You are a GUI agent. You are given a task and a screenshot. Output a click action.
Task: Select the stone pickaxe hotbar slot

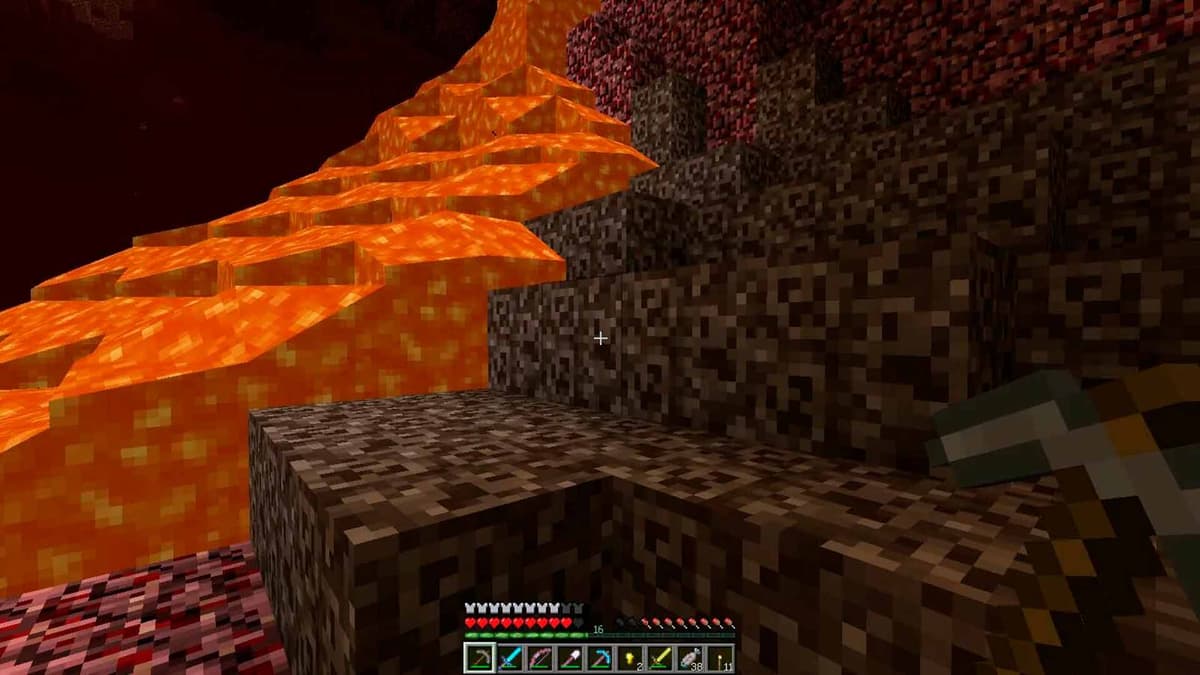click(x=479, y=658)
